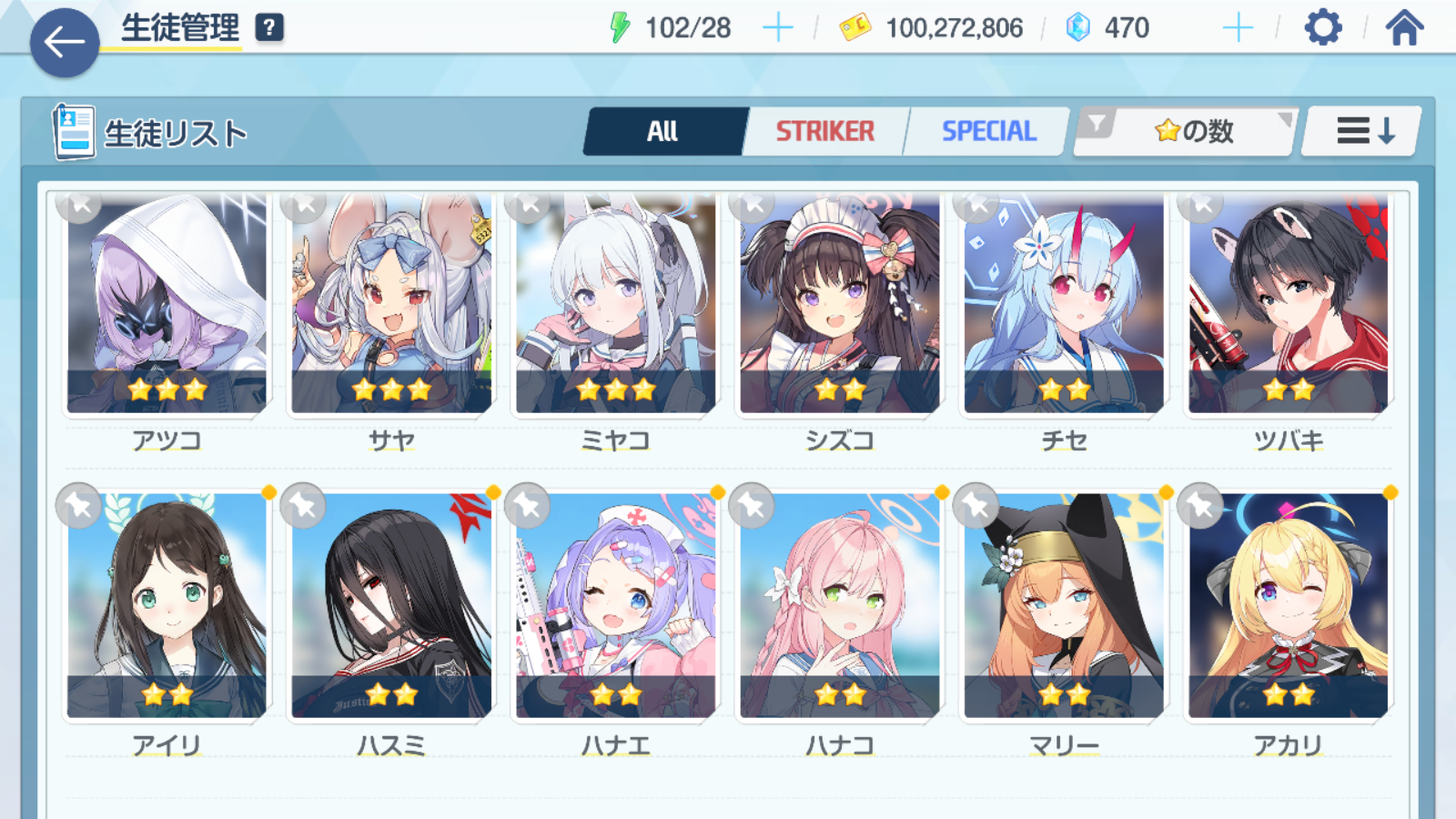Viewport: 1456px width, 819px height.
Task: Return to the home screen
Action: (1404, 28)
